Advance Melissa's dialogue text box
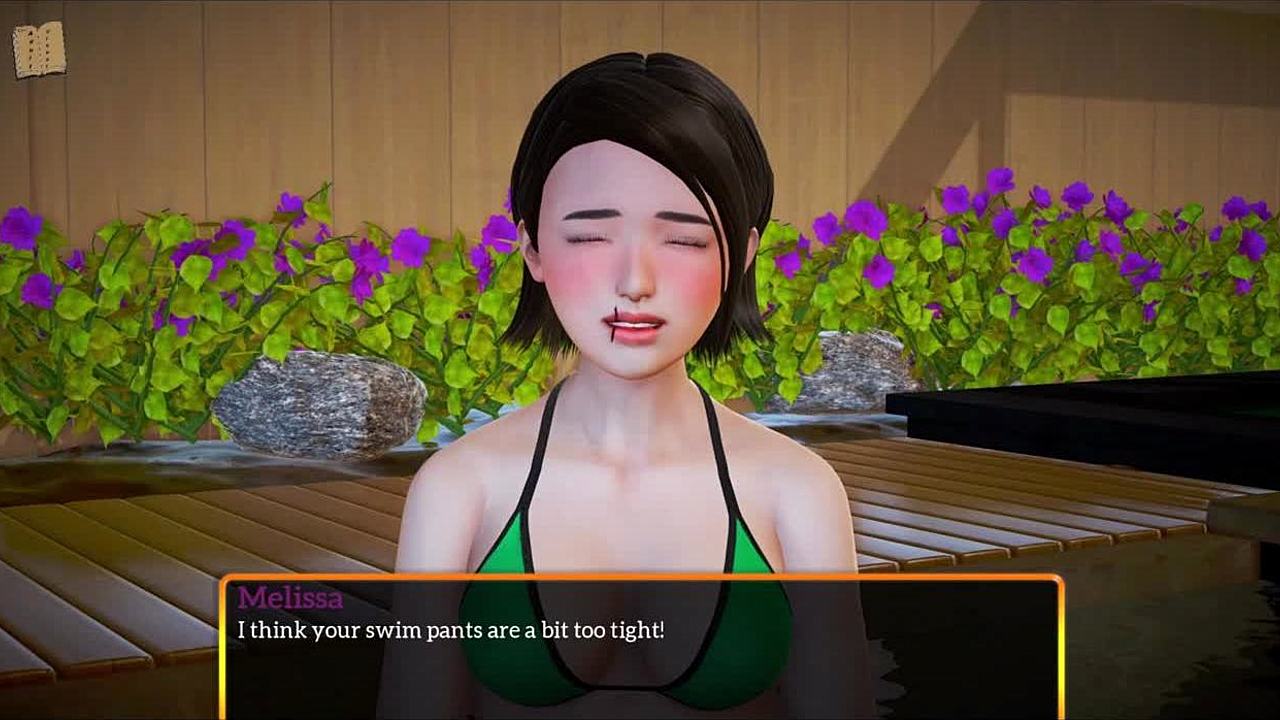 (x=640, y=645)
